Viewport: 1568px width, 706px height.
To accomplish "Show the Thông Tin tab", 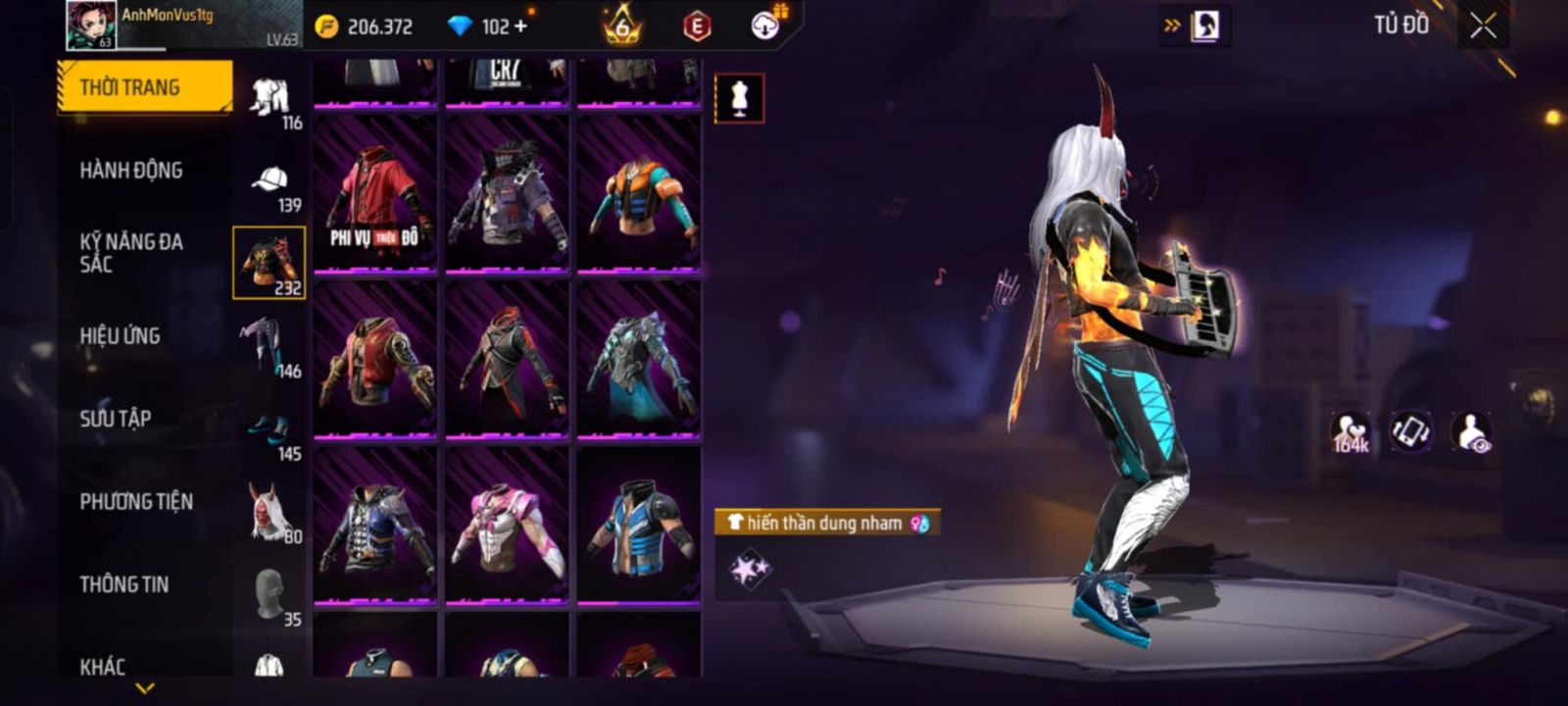I will coord(124,584).
